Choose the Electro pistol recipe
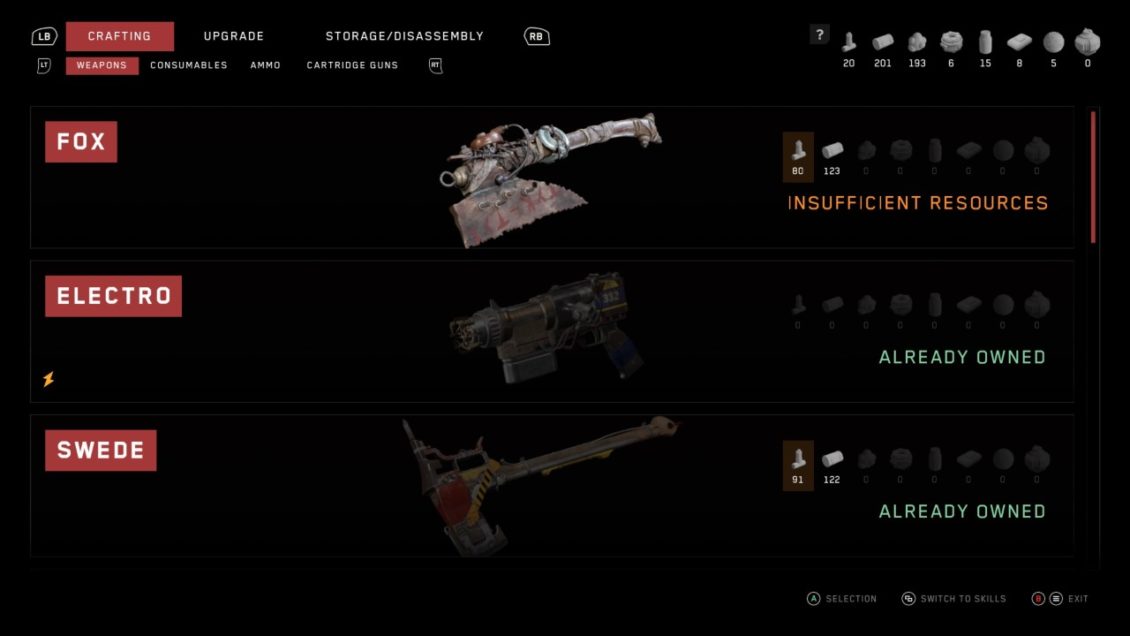Image resolution: width=1130 pixels, height=636 pixels. coord(551,331)
